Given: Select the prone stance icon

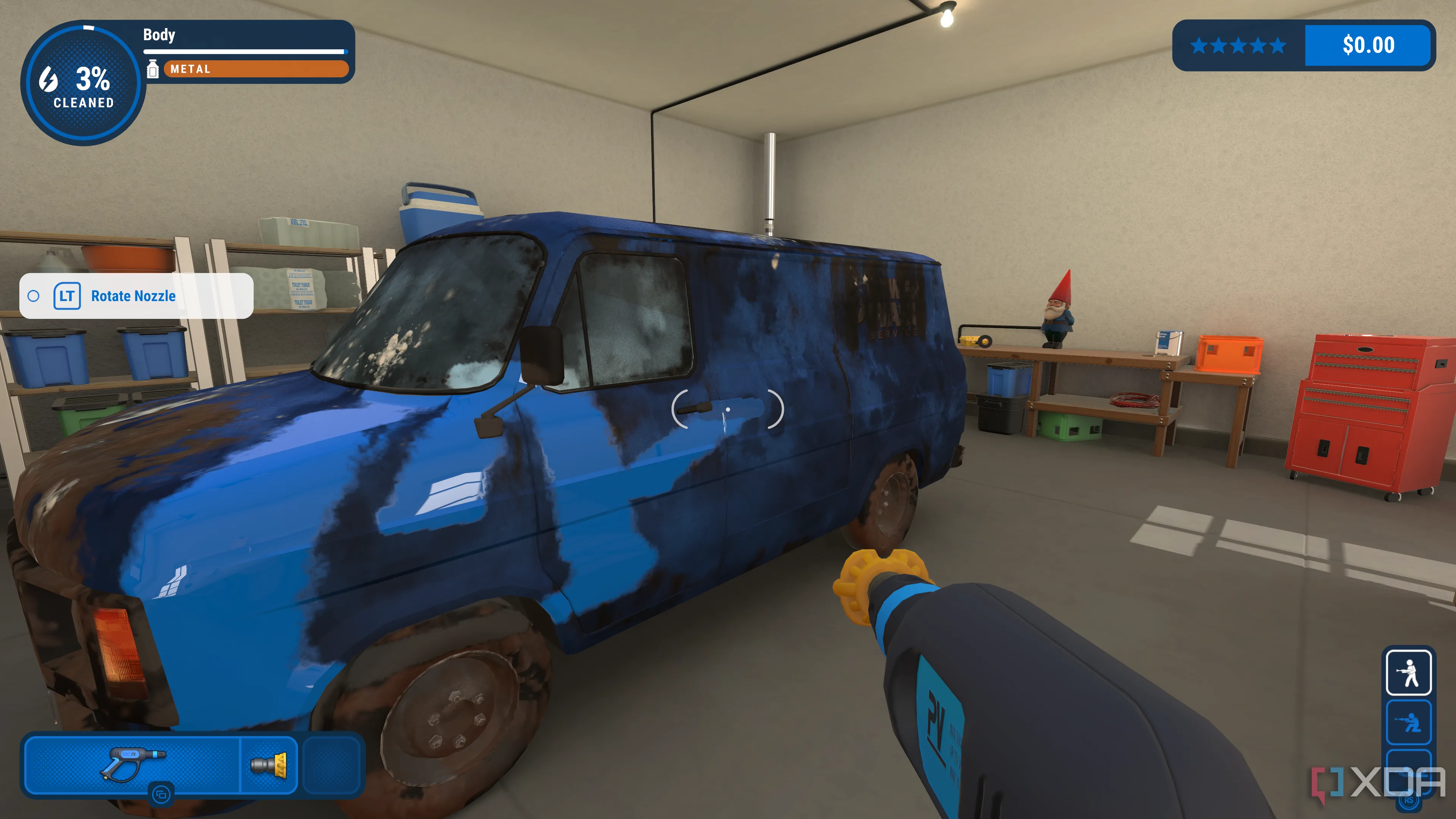Looking at the screenshot, I should pos(1409,774).
